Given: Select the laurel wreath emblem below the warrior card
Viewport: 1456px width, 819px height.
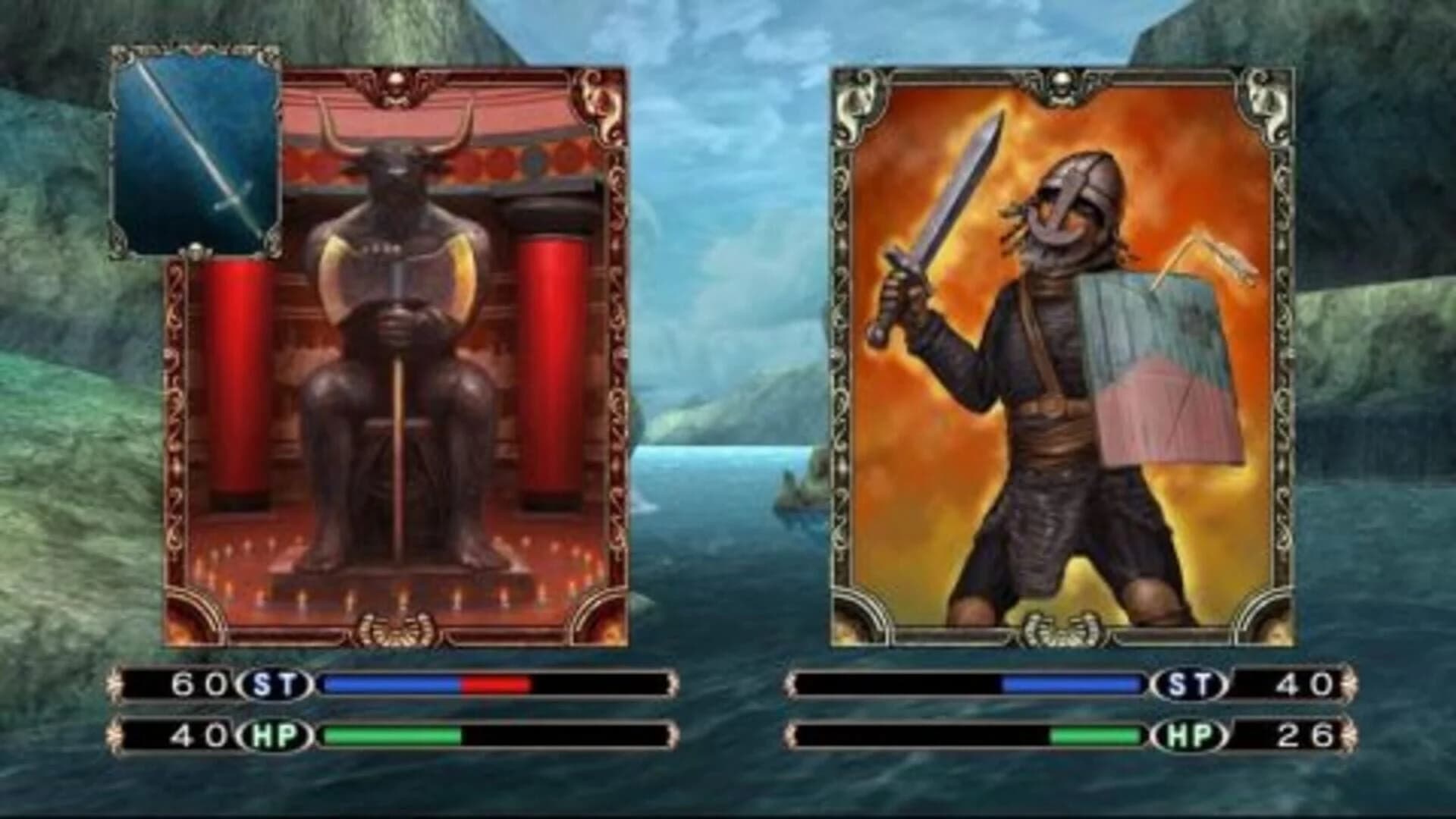Looking at the screenshot, I should 1064,627.
